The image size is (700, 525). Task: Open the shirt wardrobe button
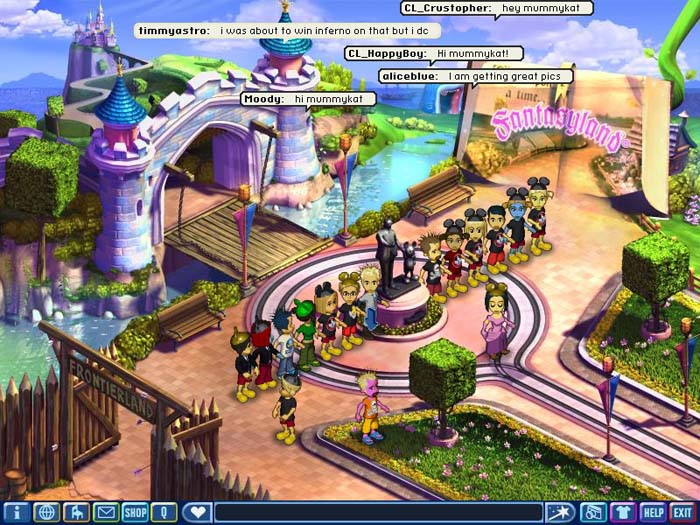point(623,513)
